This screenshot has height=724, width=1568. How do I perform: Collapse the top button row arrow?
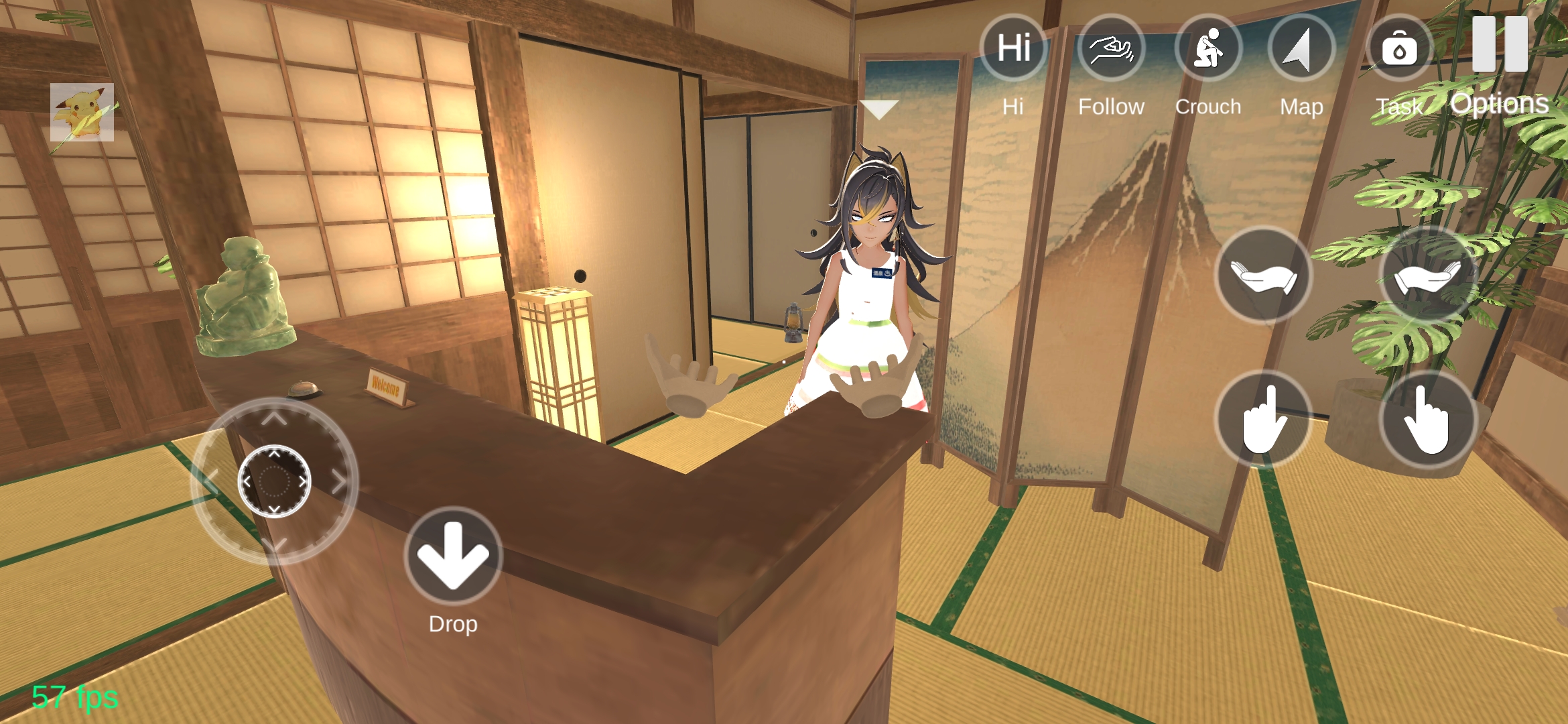point(879,109)
